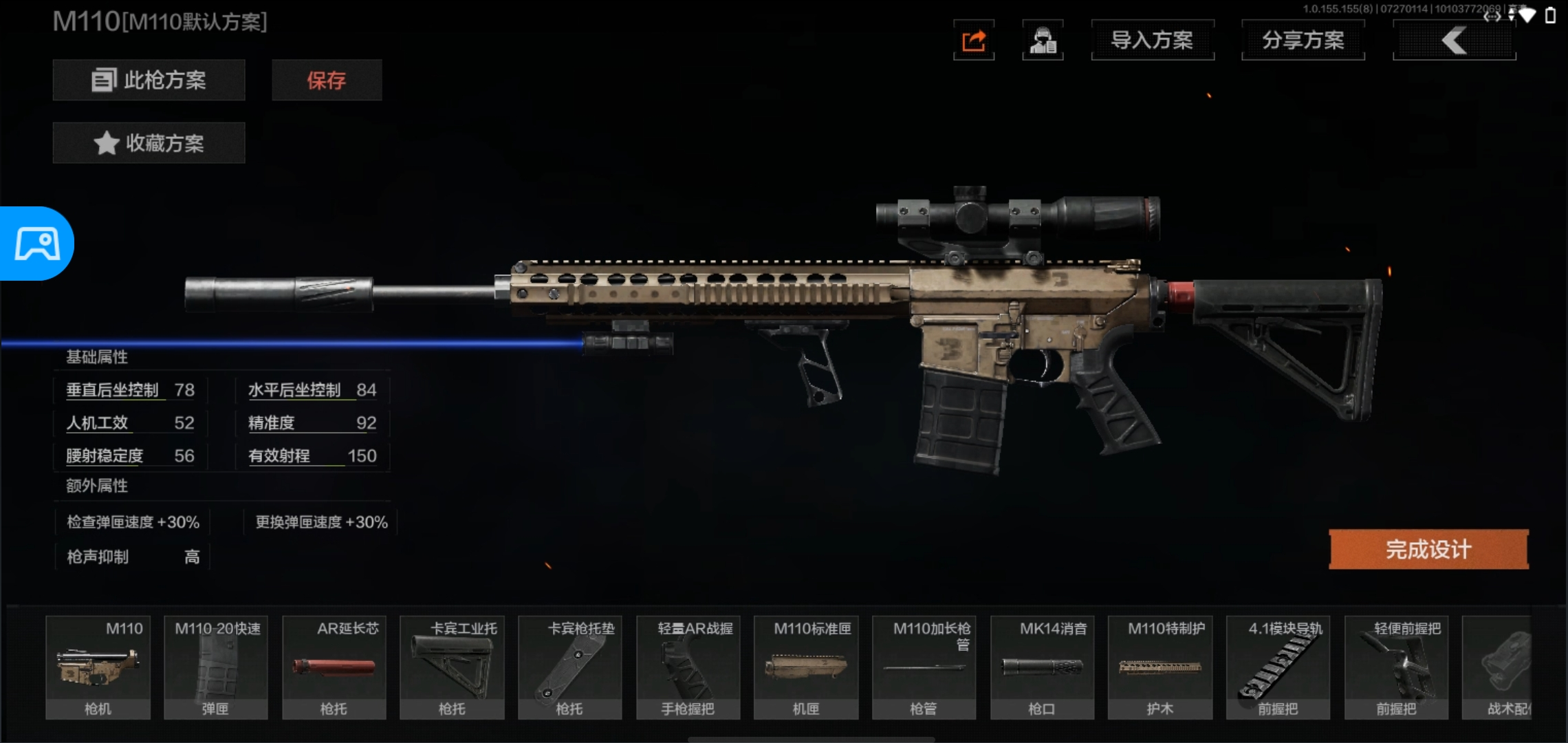Select the AR延长芯 buffer tube slot
Screen dimensions: 1568x743
[334, 667]
